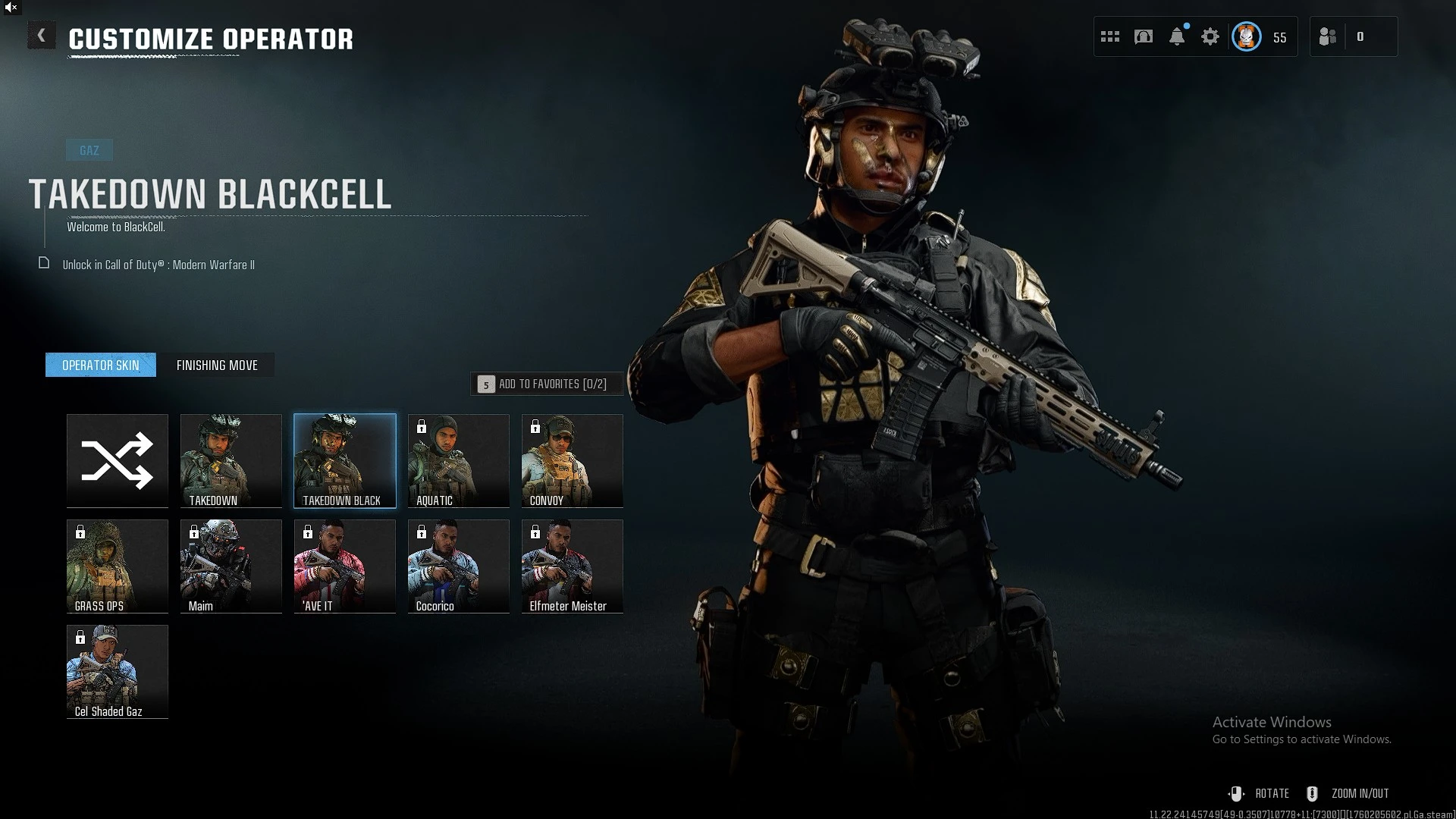Pick the Maim operator skin
The width and height of the screenshot is (1456, 819).
tap(231, 566)
